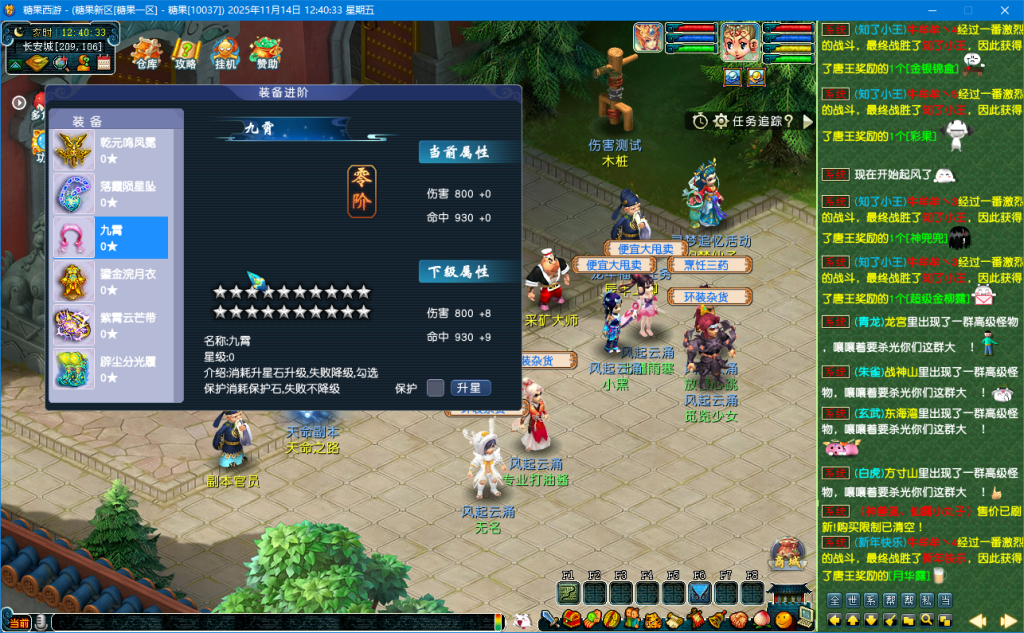Click the 升星 star-upgrade button
The image size is (1024, 633).
pyautogui.click(x=469, y=388)
